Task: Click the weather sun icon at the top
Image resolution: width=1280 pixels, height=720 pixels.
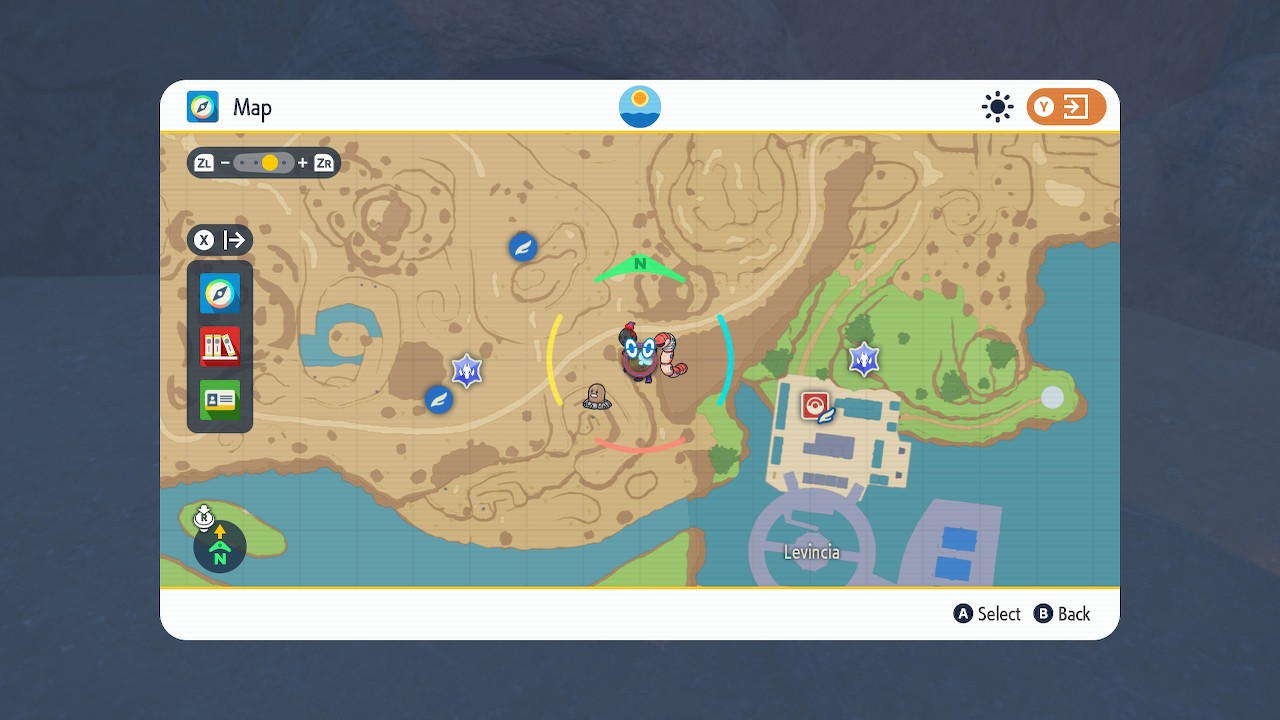Action: click(997, 107)
